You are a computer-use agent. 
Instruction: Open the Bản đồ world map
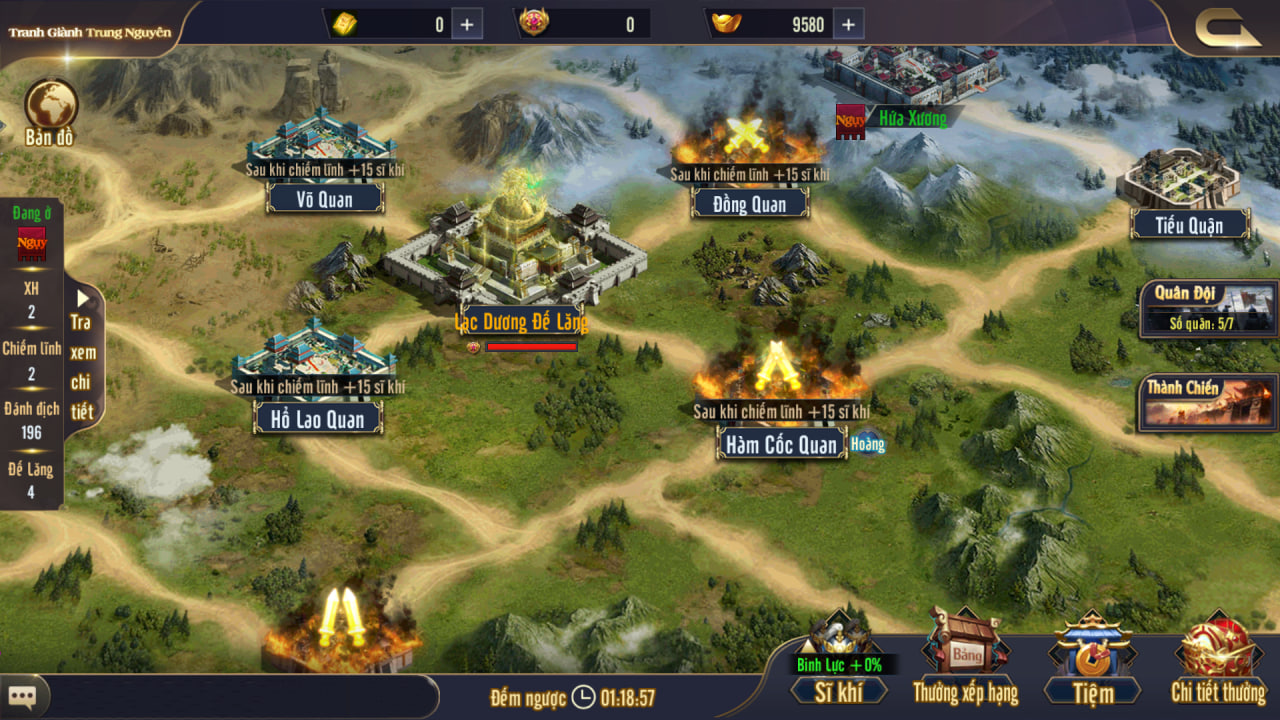click(50, 112)
